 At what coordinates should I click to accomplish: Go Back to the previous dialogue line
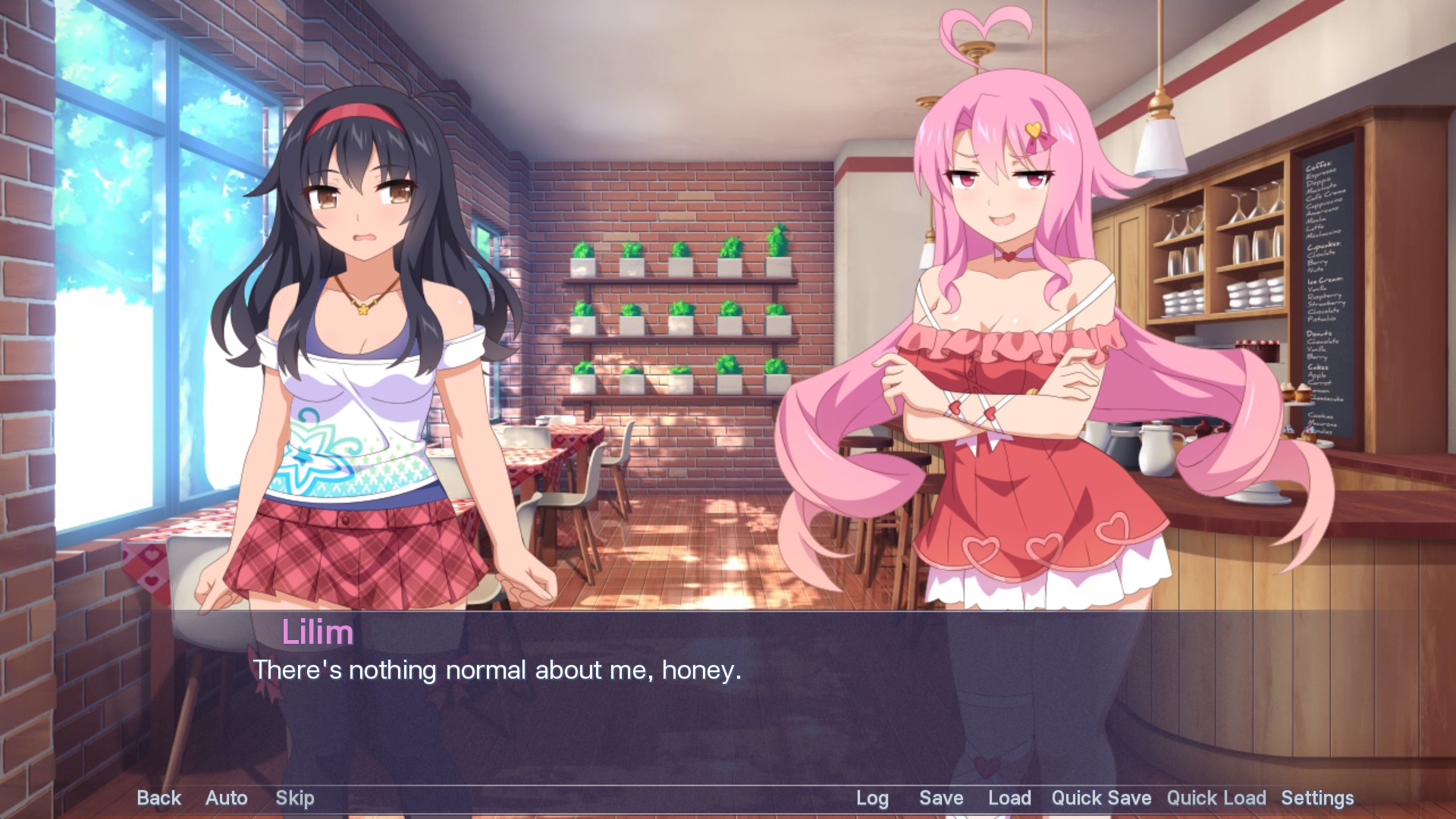[x=158, y=798]
